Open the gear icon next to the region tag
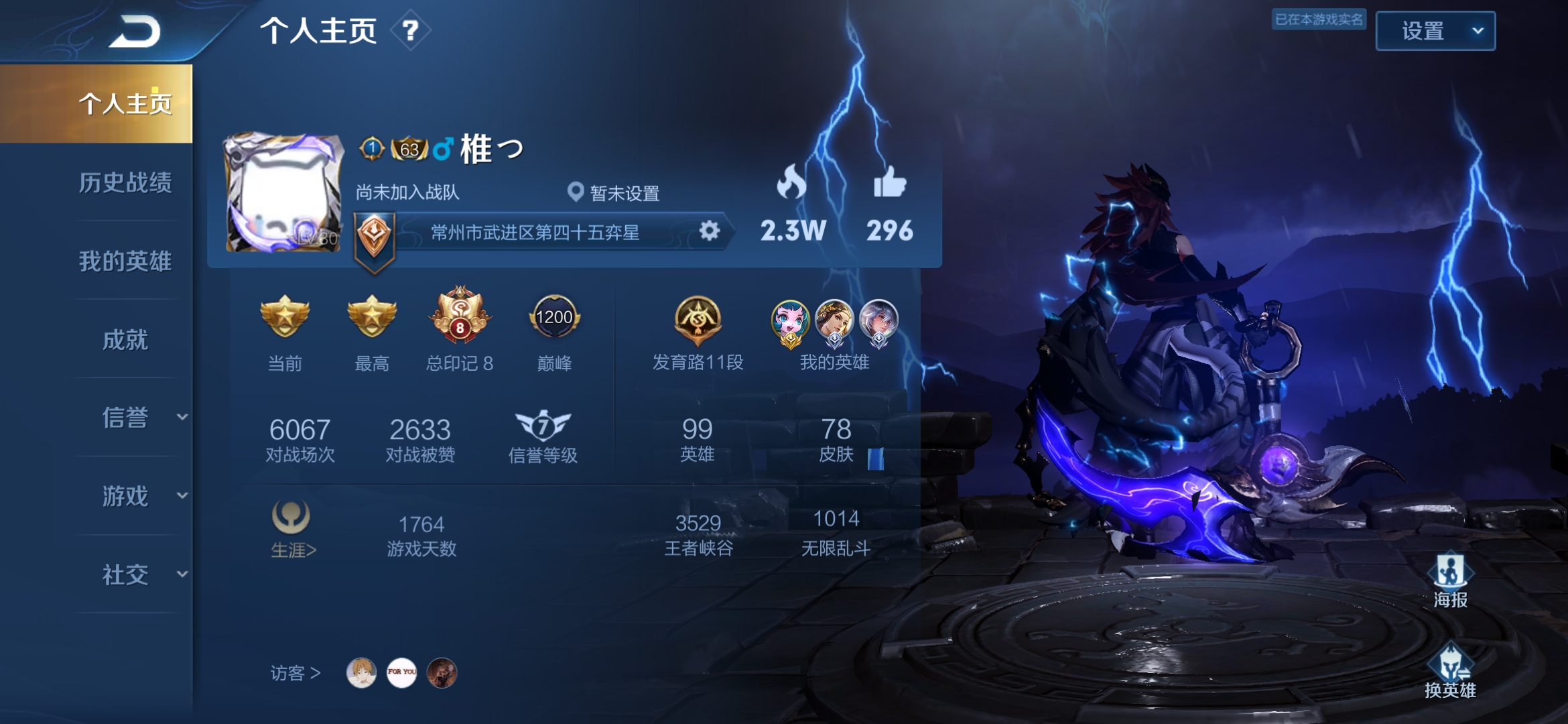This screenshot has height=724, width=1568. [x=710, y=231]
